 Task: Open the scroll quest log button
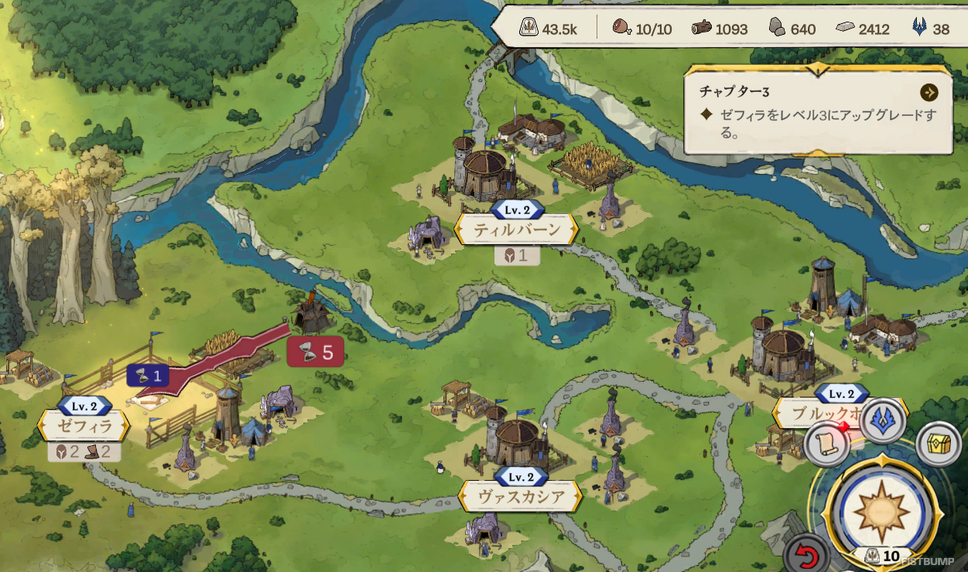(827, 444)
